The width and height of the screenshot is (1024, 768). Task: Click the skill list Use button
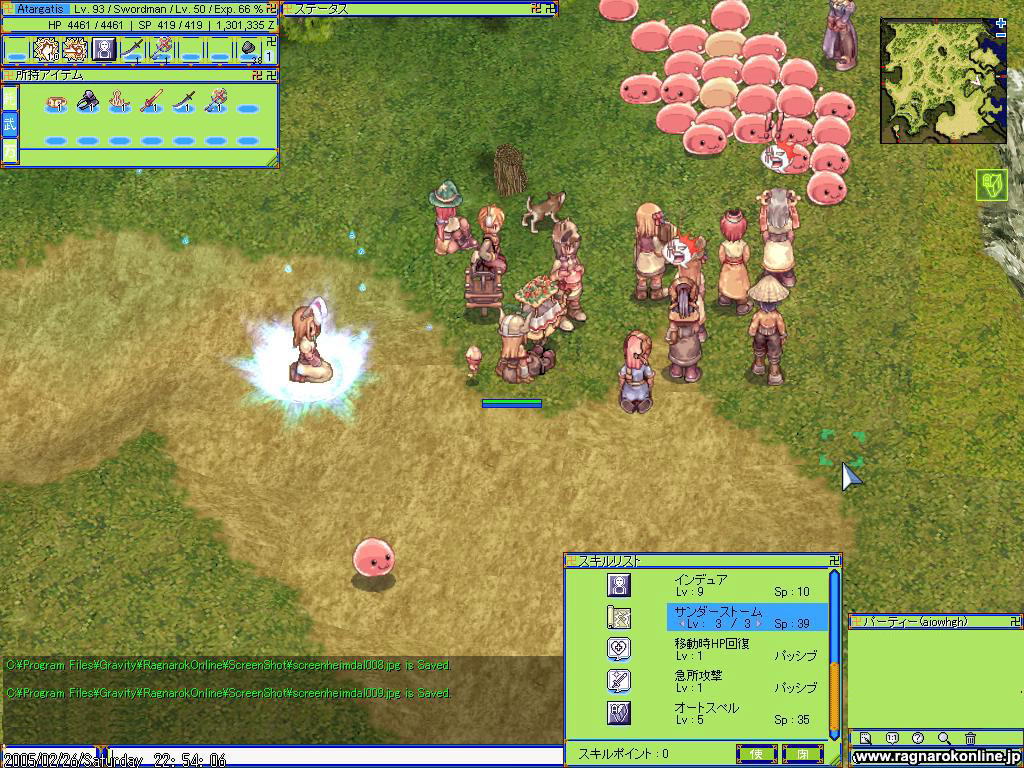pos(757,753)
